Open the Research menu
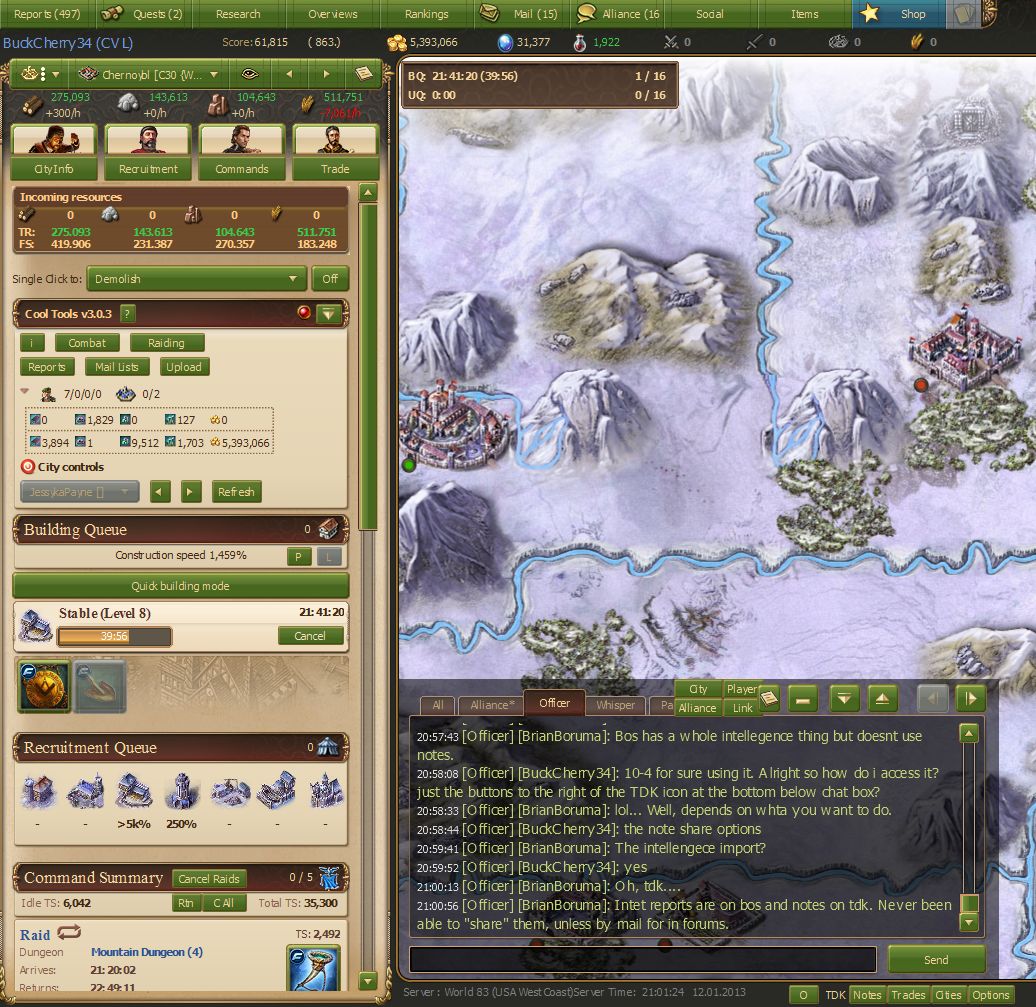The height and width of the screenshot is (1007, 1036). click(x=238, y=14)
